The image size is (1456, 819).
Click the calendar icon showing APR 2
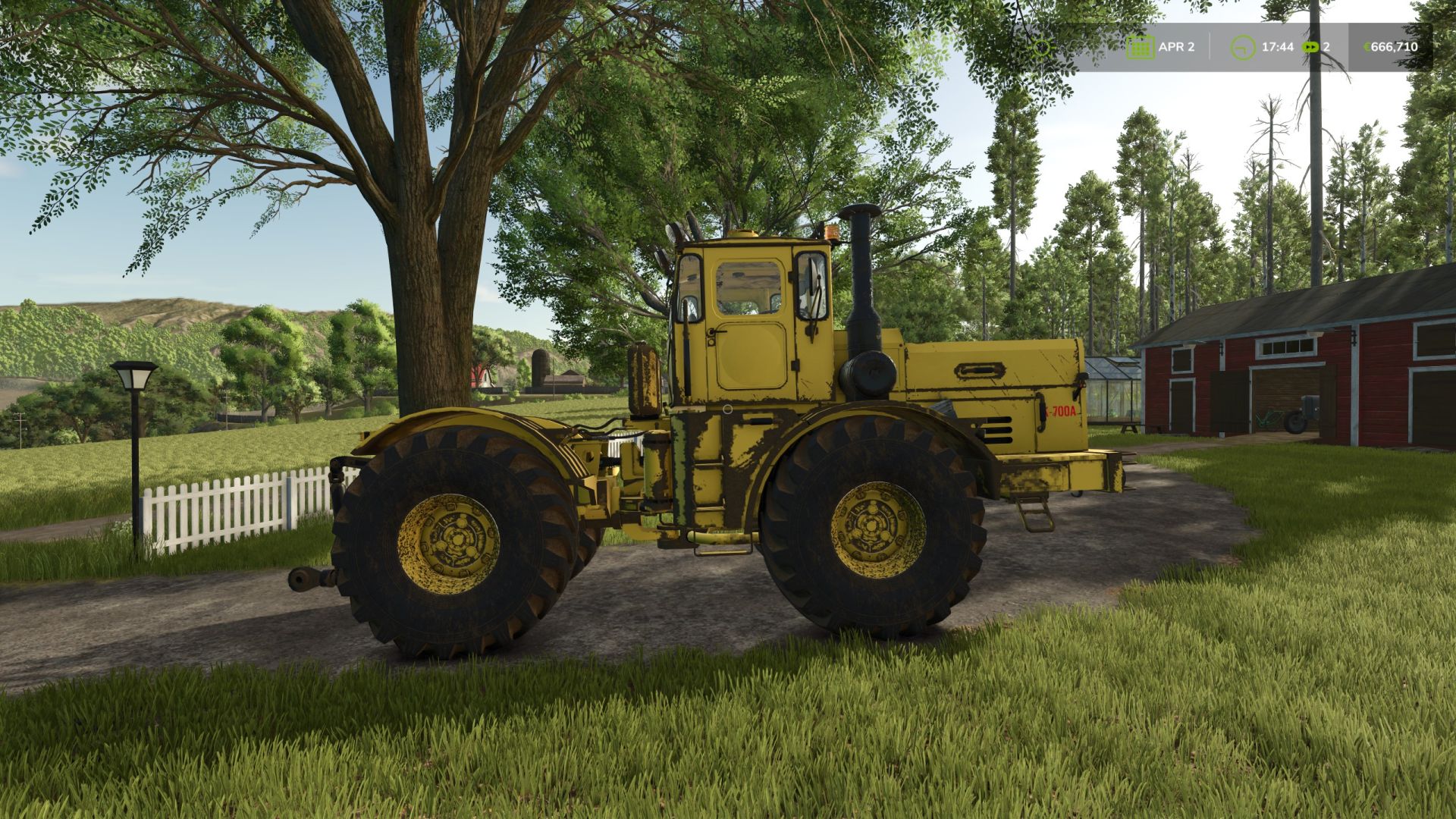click(1140, 46)
